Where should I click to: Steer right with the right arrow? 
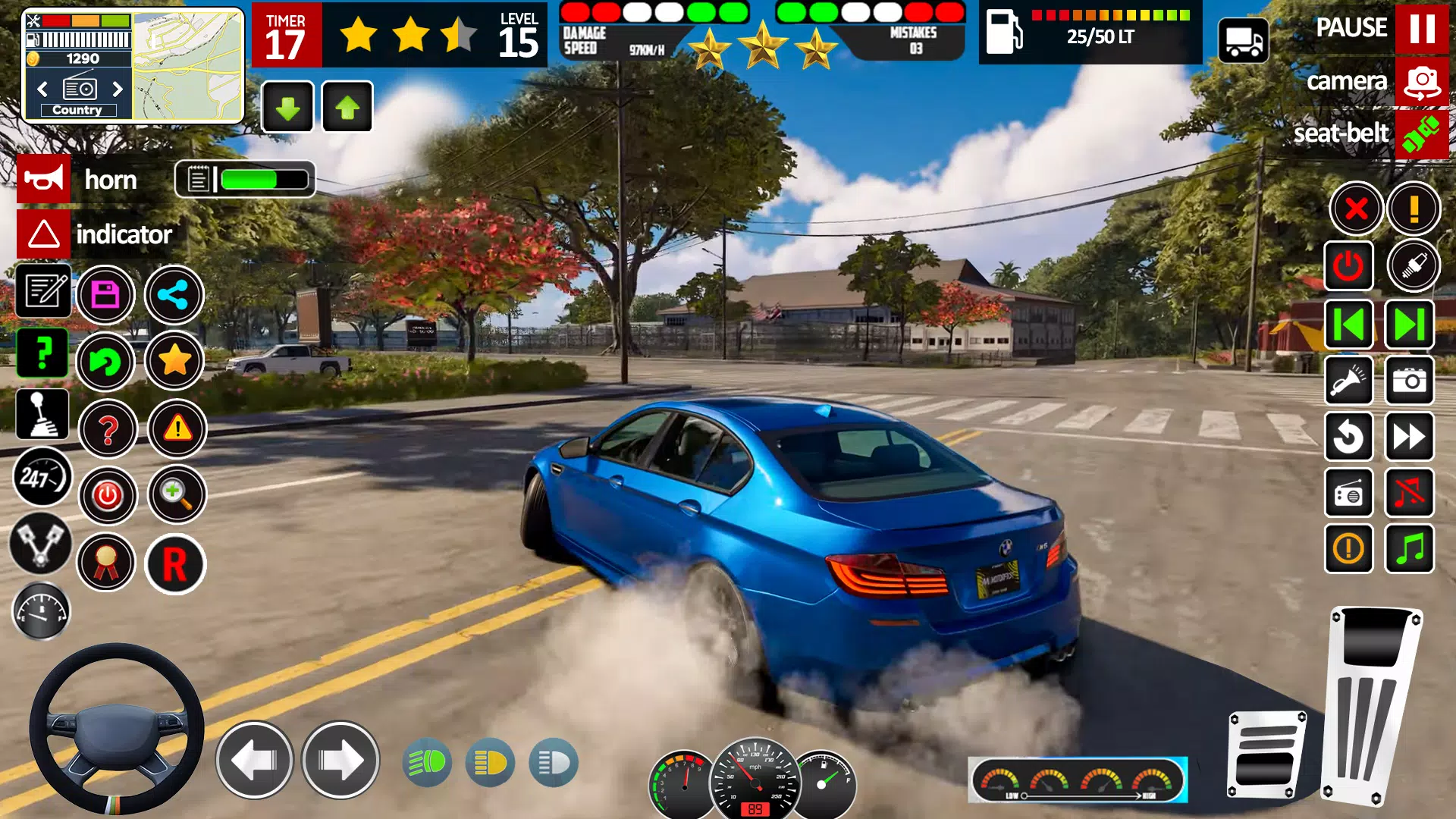point(340,760)
